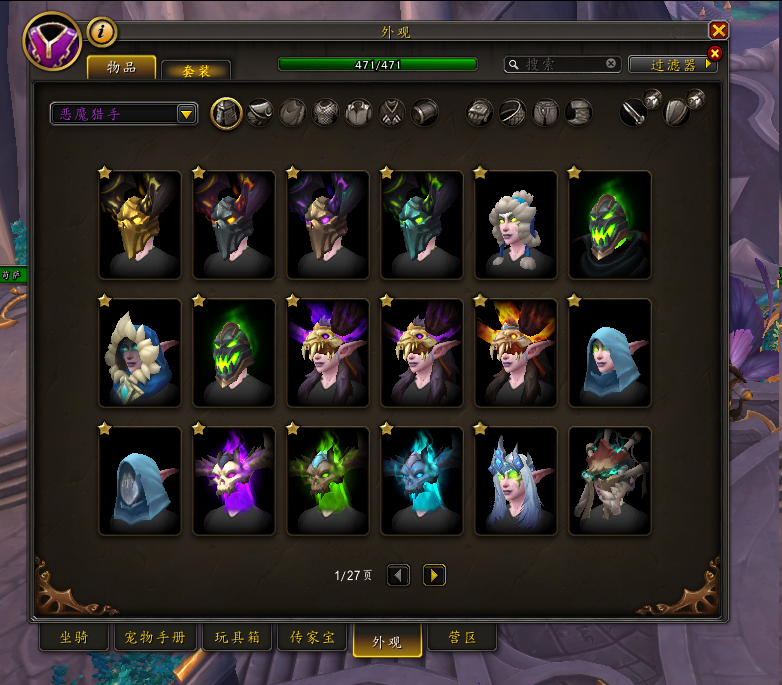
Task: Open the 过滤器 filter menu
Action: 672,64
